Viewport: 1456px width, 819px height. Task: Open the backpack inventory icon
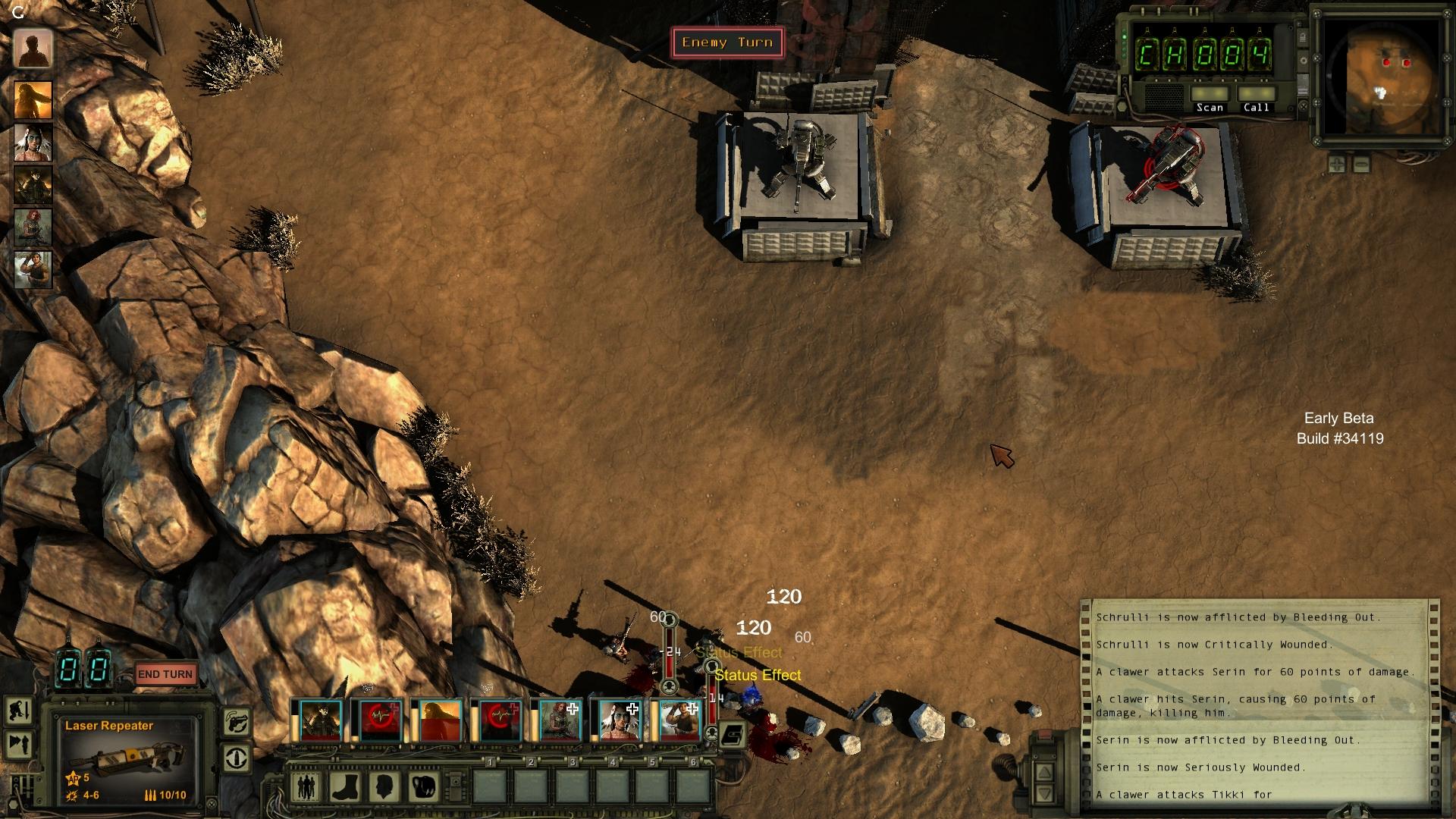pos(425,786)
